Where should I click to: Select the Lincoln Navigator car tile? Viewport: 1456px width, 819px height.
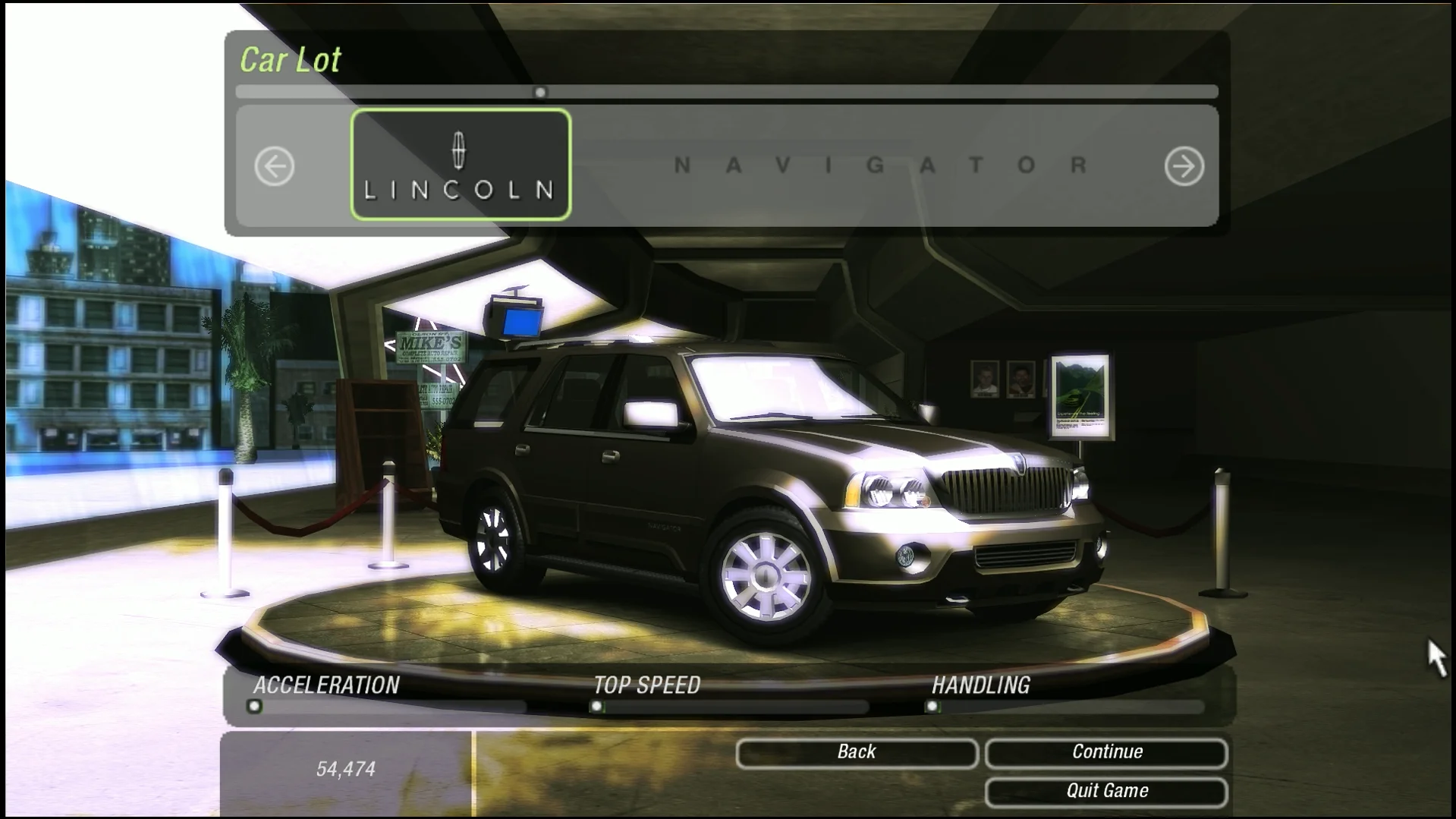[461, 165]
